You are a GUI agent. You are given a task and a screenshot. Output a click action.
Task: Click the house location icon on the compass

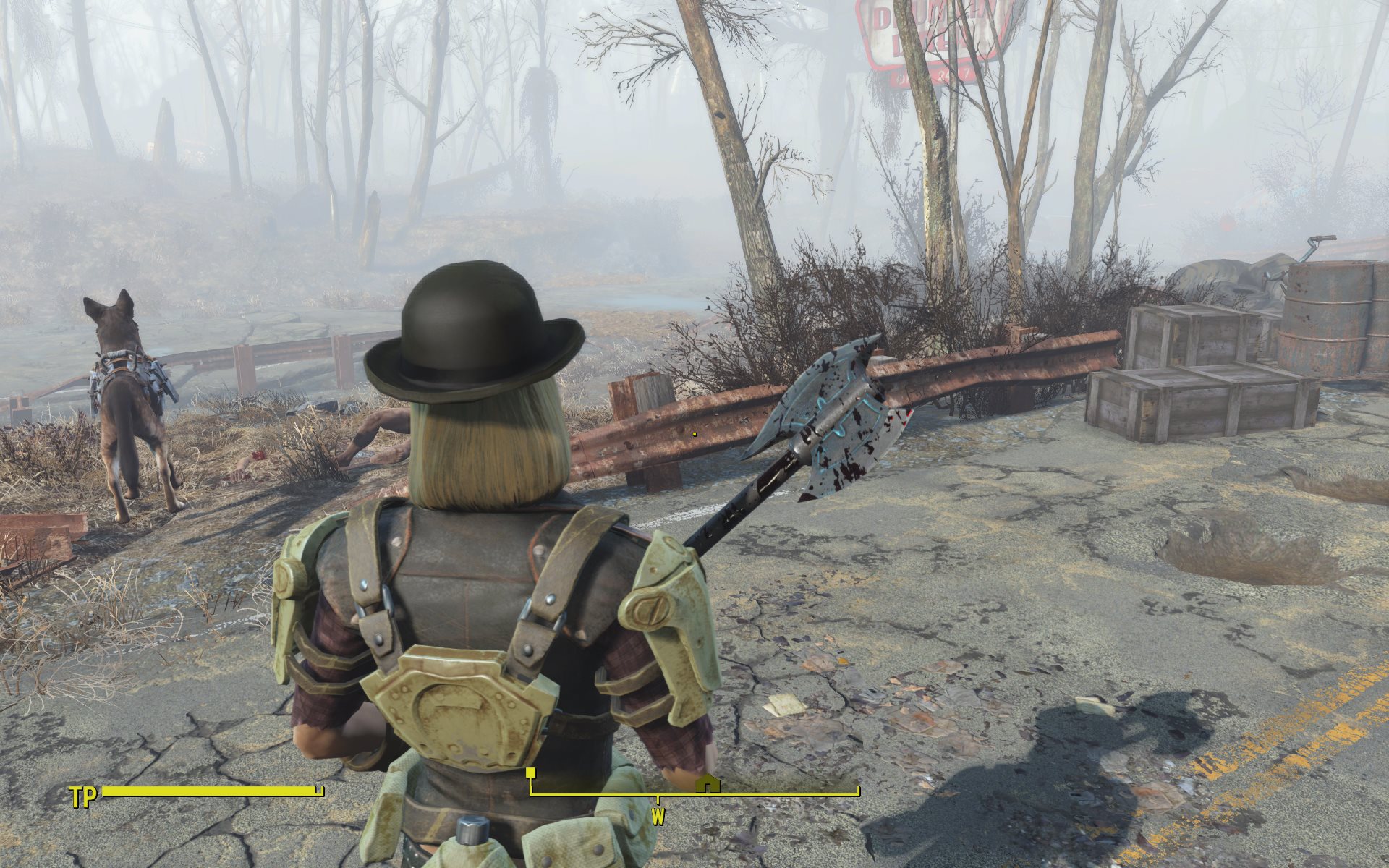click(708, 784)
